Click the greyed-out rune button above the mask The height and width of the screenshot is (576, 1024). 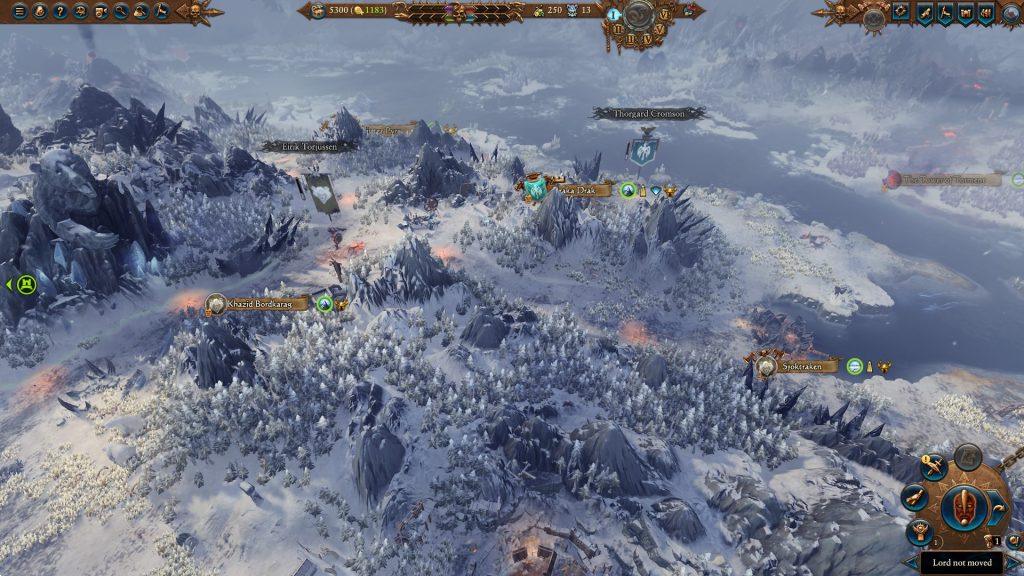tap(967, 458)
